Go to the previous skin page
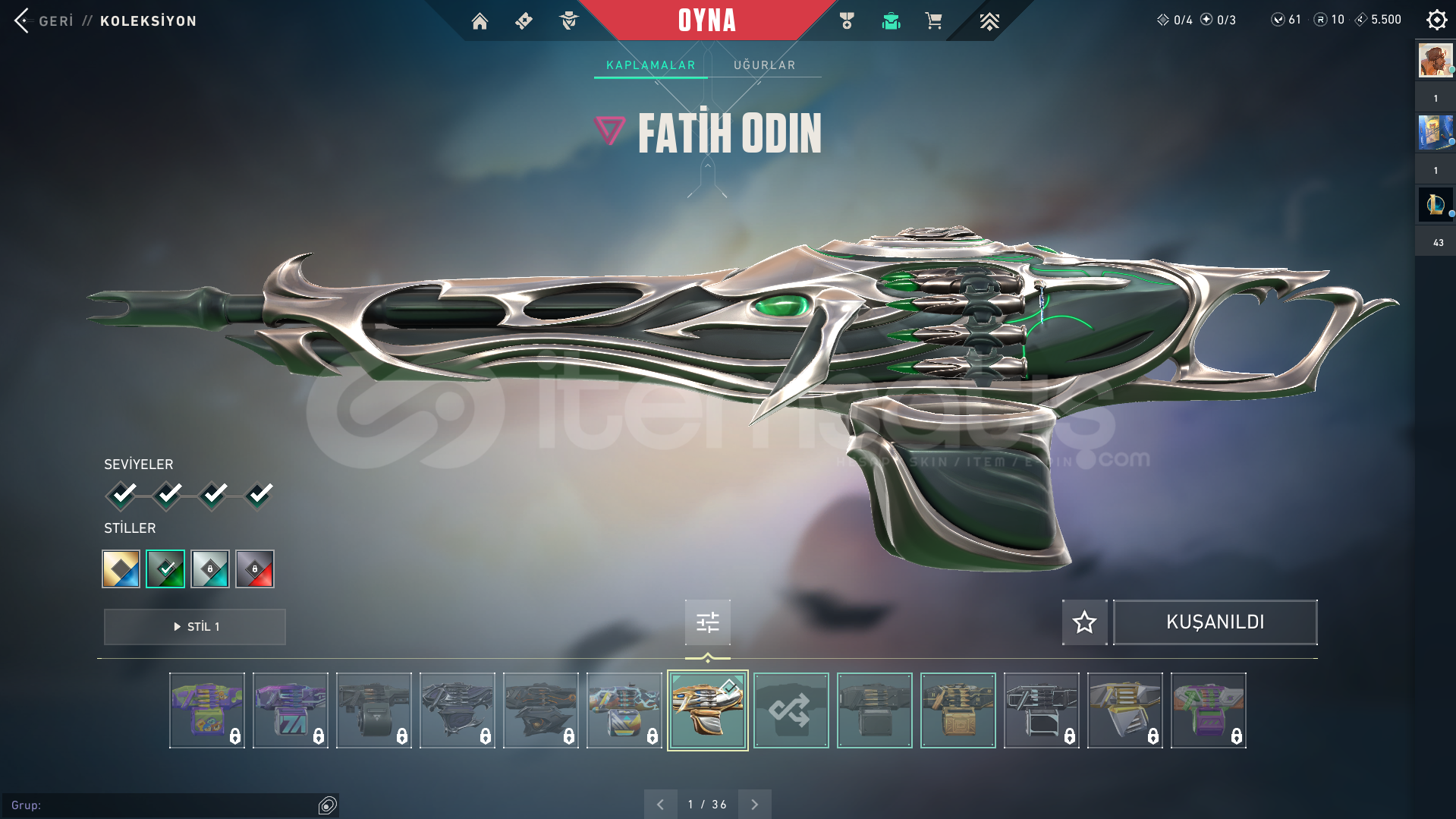Screen dimensions: 1456x819 (x=660, y=805)
